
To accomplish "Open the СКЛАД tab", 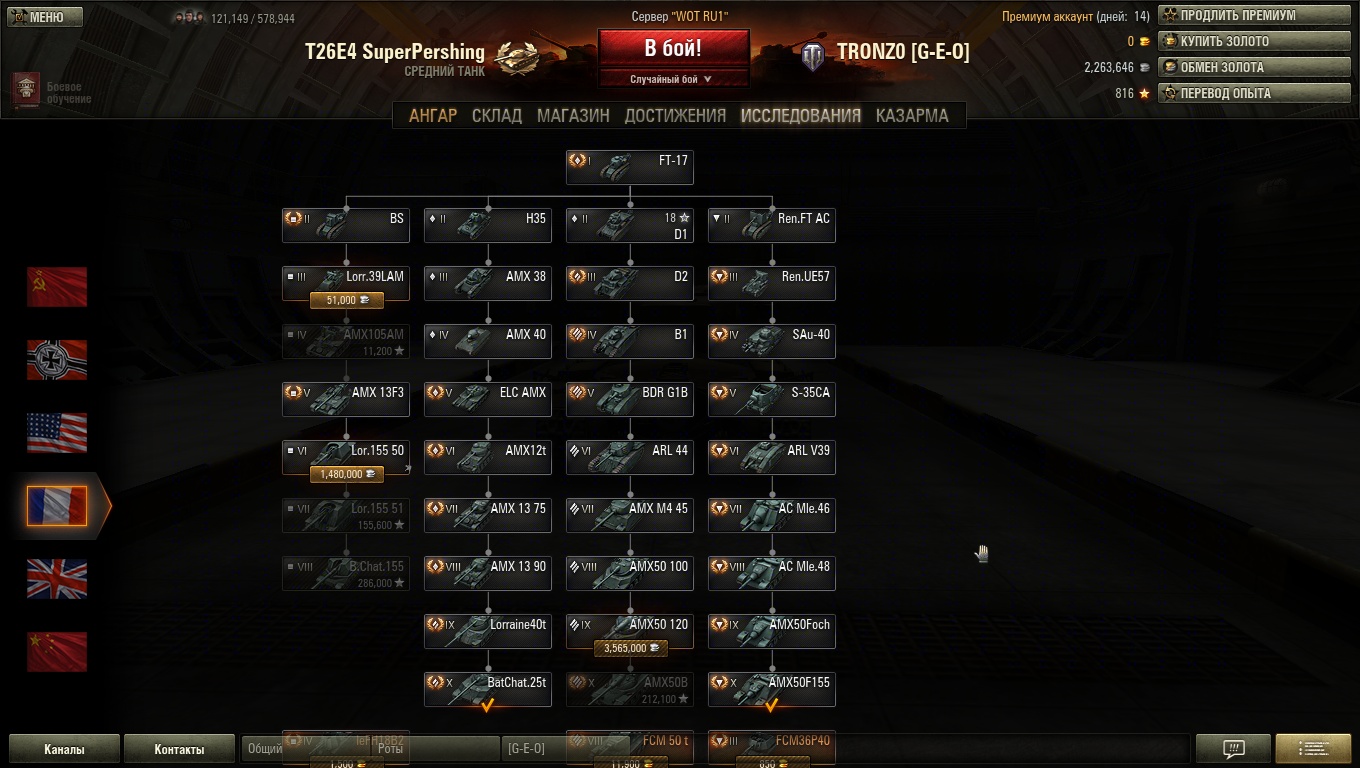I will point(497,115).
